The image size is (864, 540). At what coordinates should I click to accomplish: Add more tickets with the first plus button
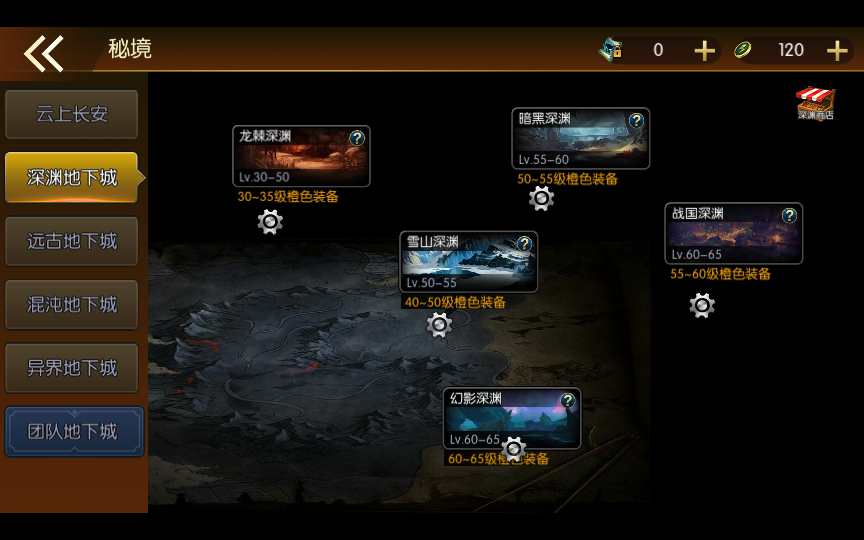click(x=705, y=50)
